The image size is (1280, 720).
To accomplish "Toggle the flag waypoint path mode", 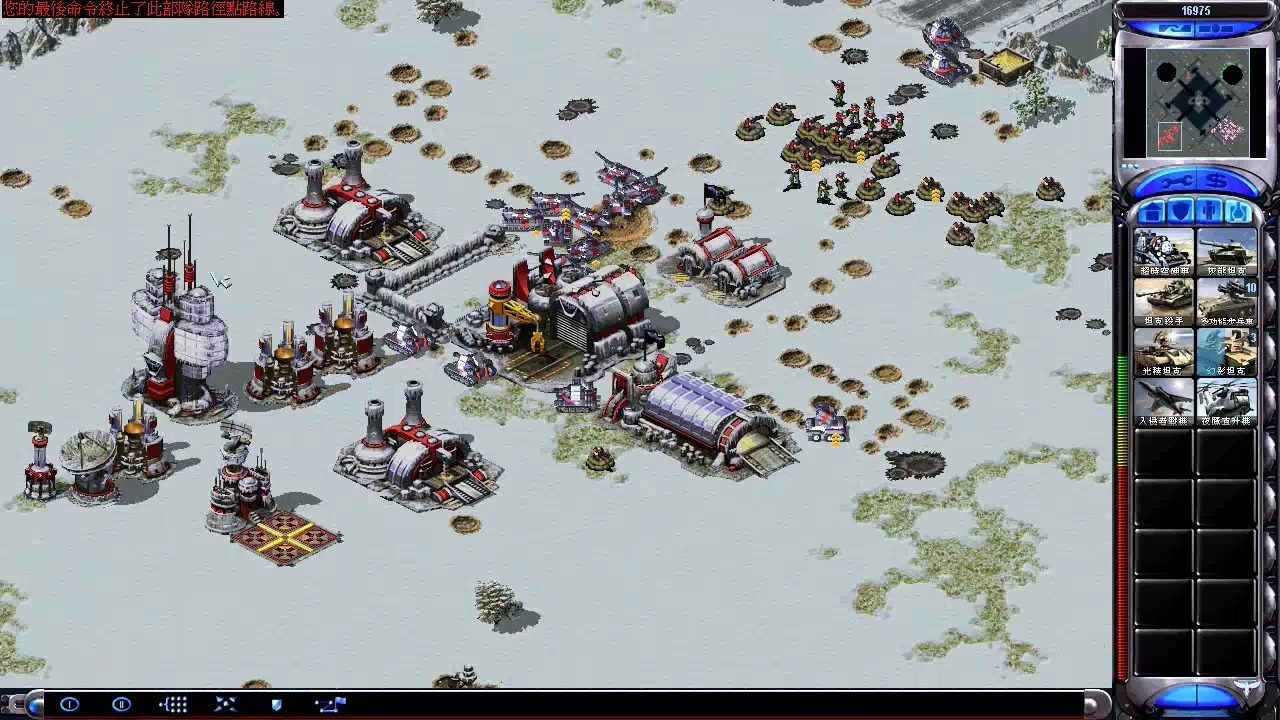I will [329, 705].
